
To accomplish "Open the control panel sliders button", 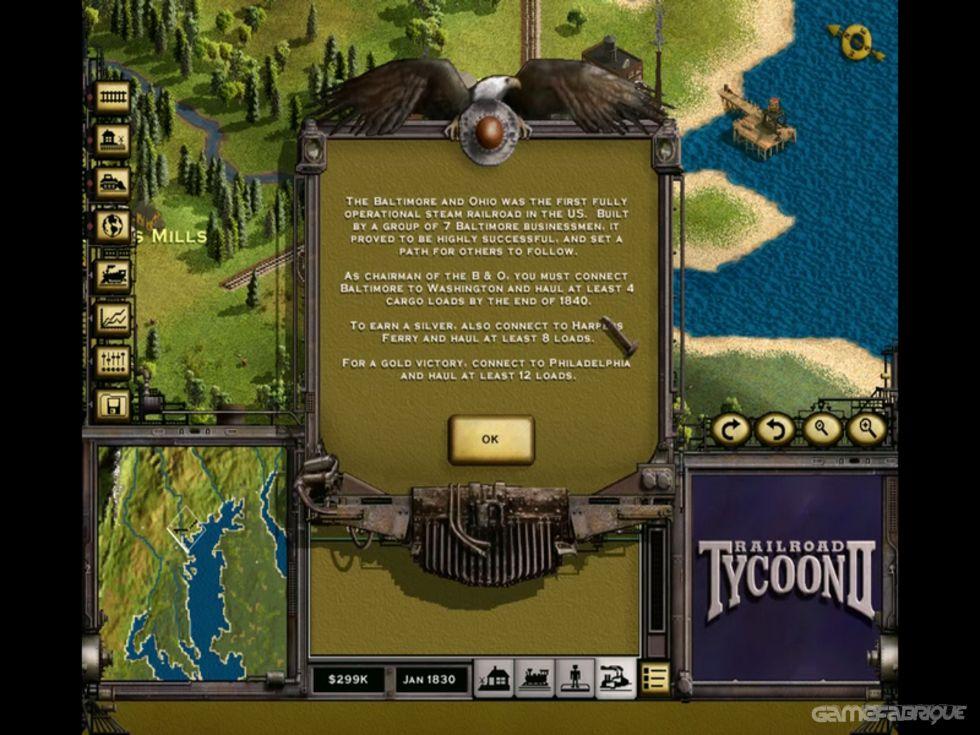I will click(x=113, y=361).
